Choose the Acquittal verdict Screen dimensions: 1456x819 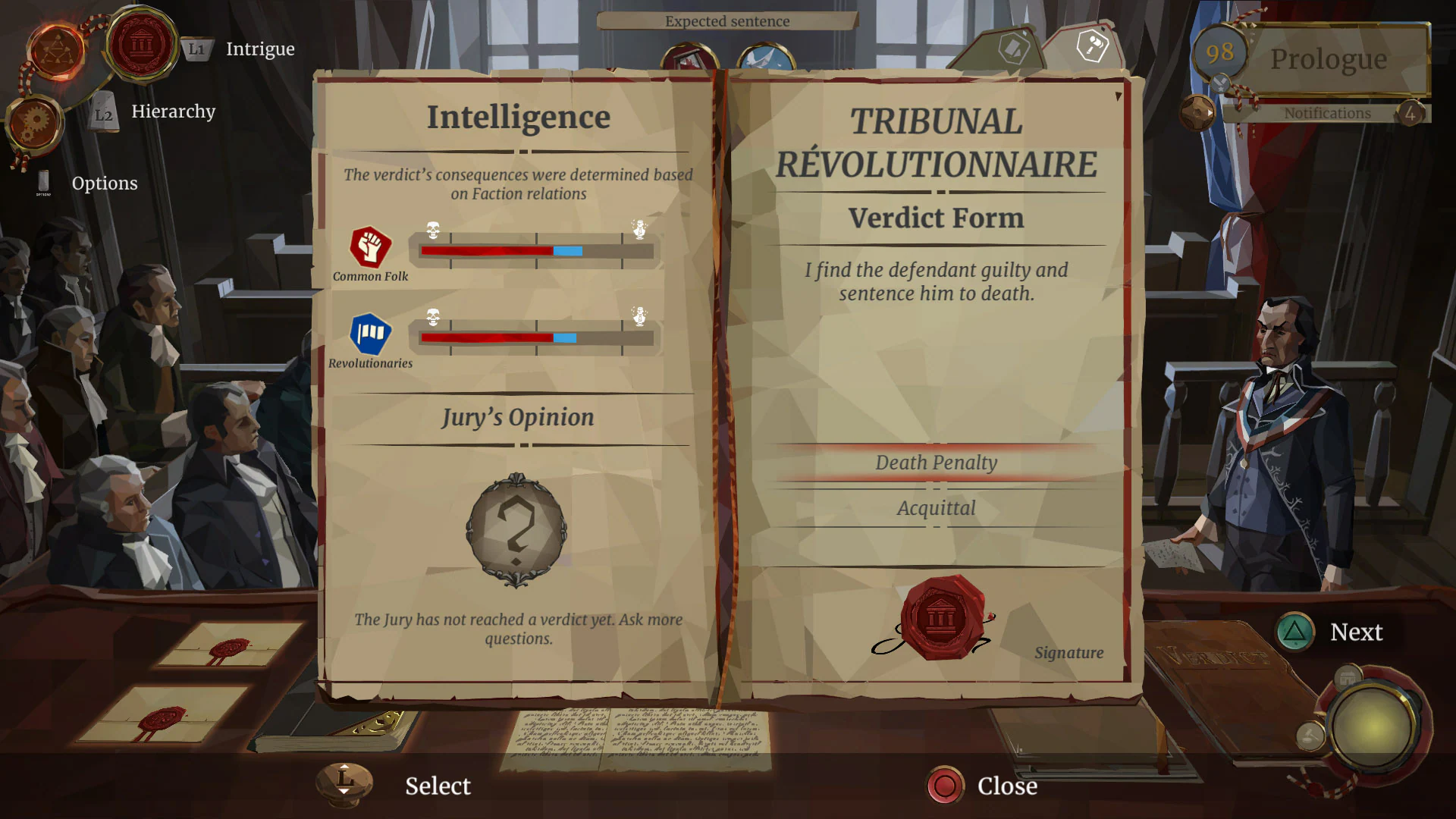pyautogui.click(x=937, y=508)
